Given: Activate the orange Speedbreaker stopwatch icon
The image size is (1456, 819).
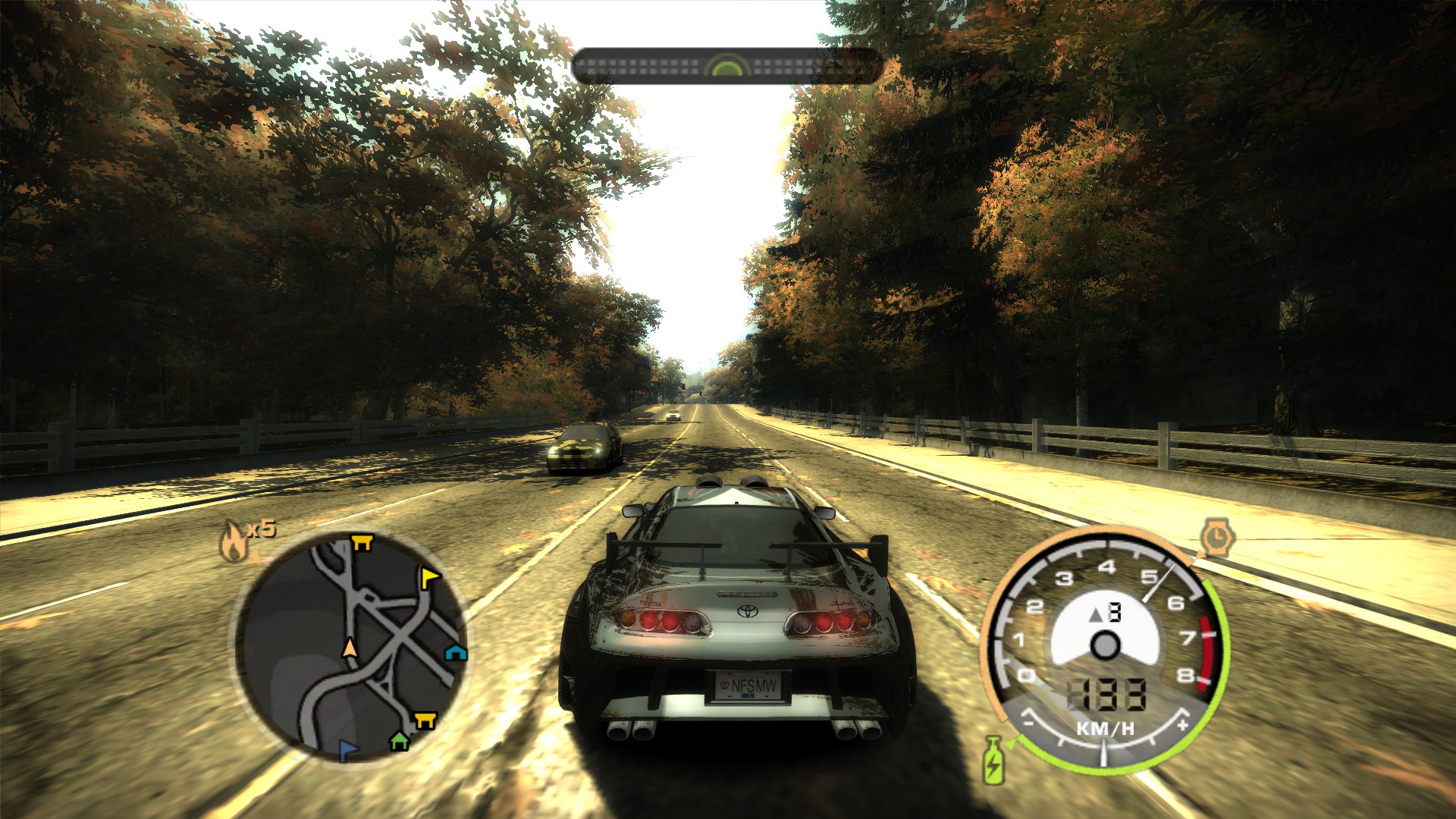Looking at the screenshot, I should pyautogui.click(x=1216, y=538).
